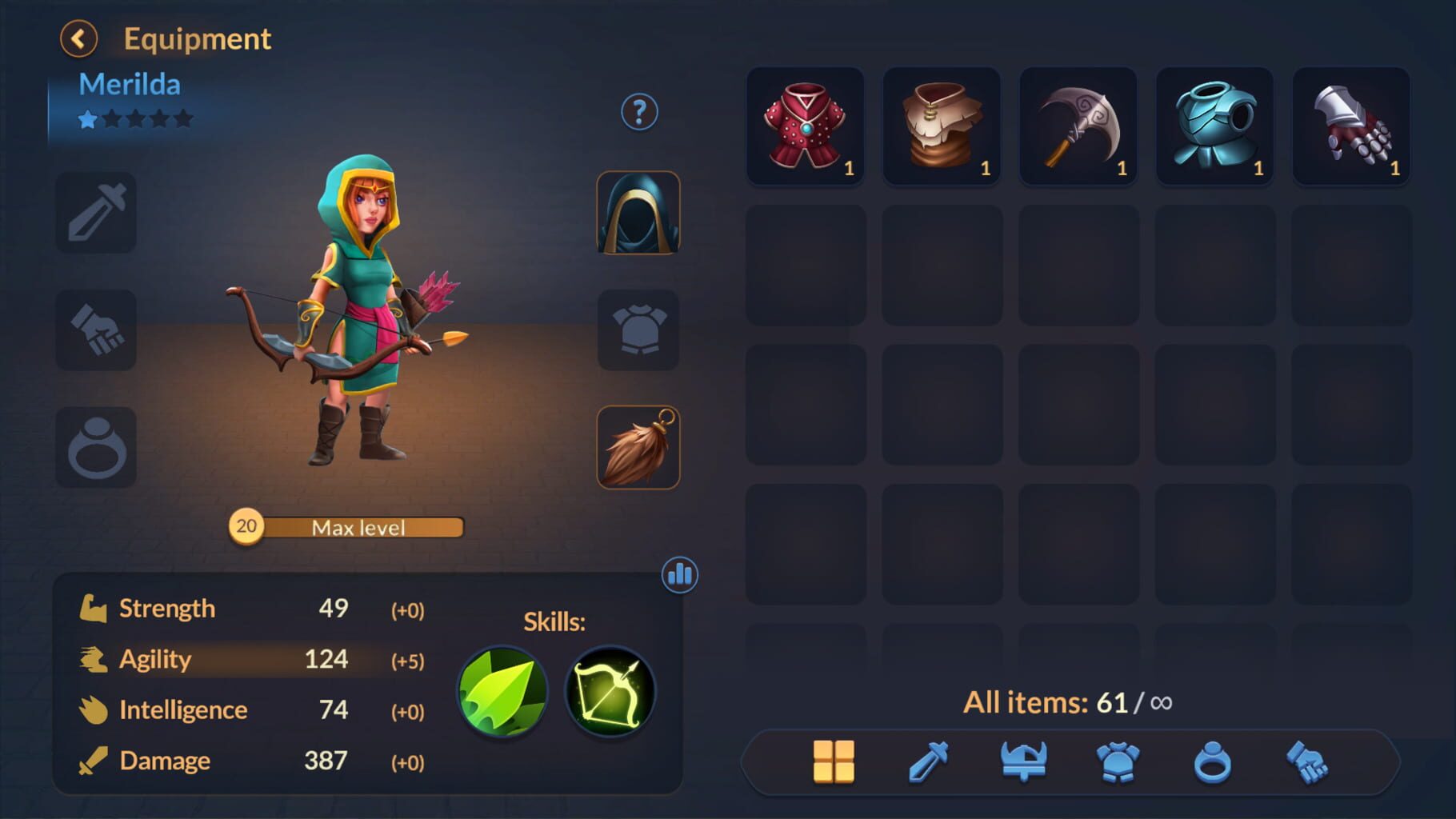This screenshot has width=1456, height=819.
Task: Select the empty chest armor slot
Action: point(638,330)
